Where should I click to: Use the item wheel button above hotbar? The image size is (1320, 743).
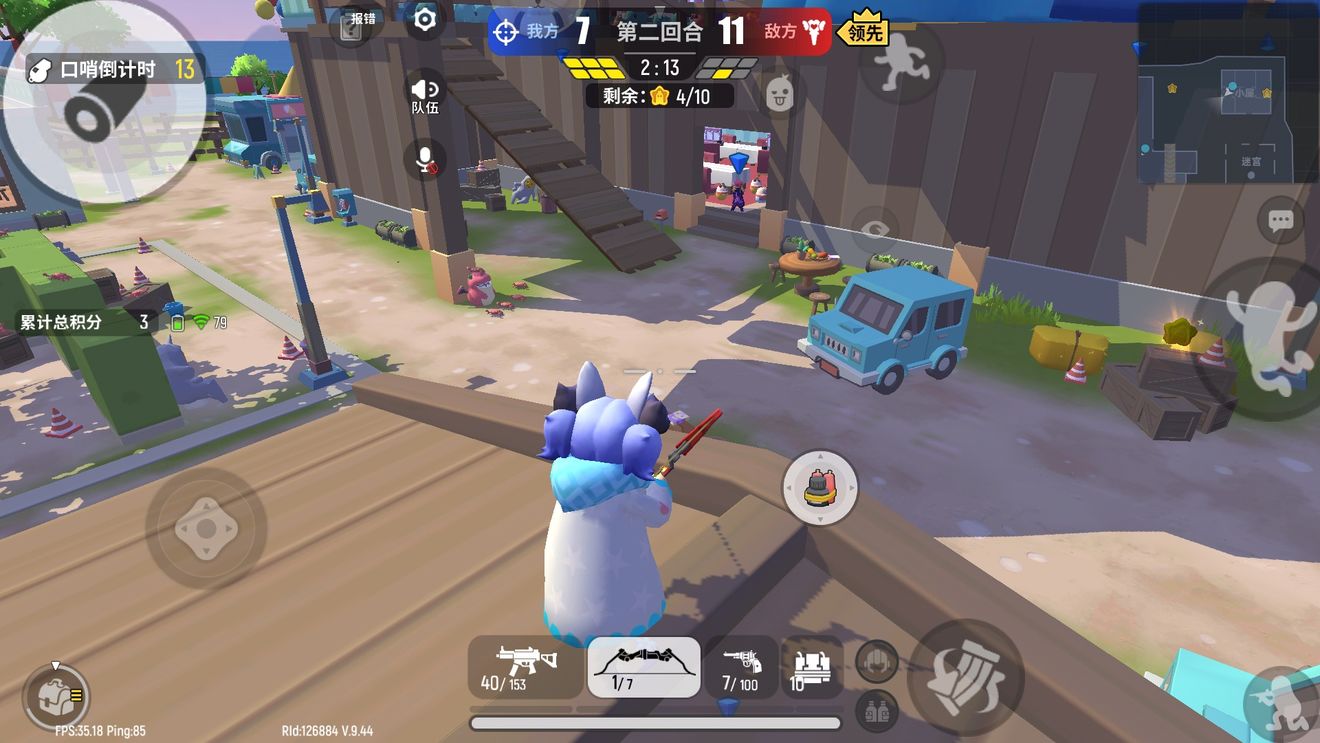820,487
